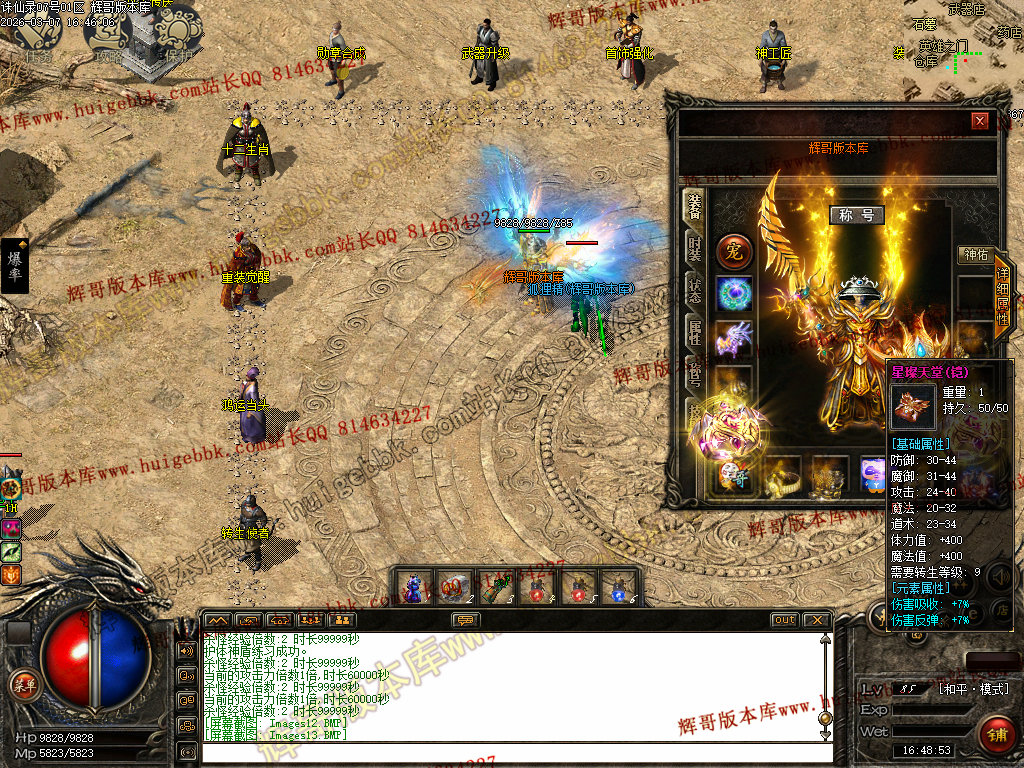1024x768 pixels.
Task: Use the purple figurine item in hotbar slot 1
Action: [x=414, y=588]
